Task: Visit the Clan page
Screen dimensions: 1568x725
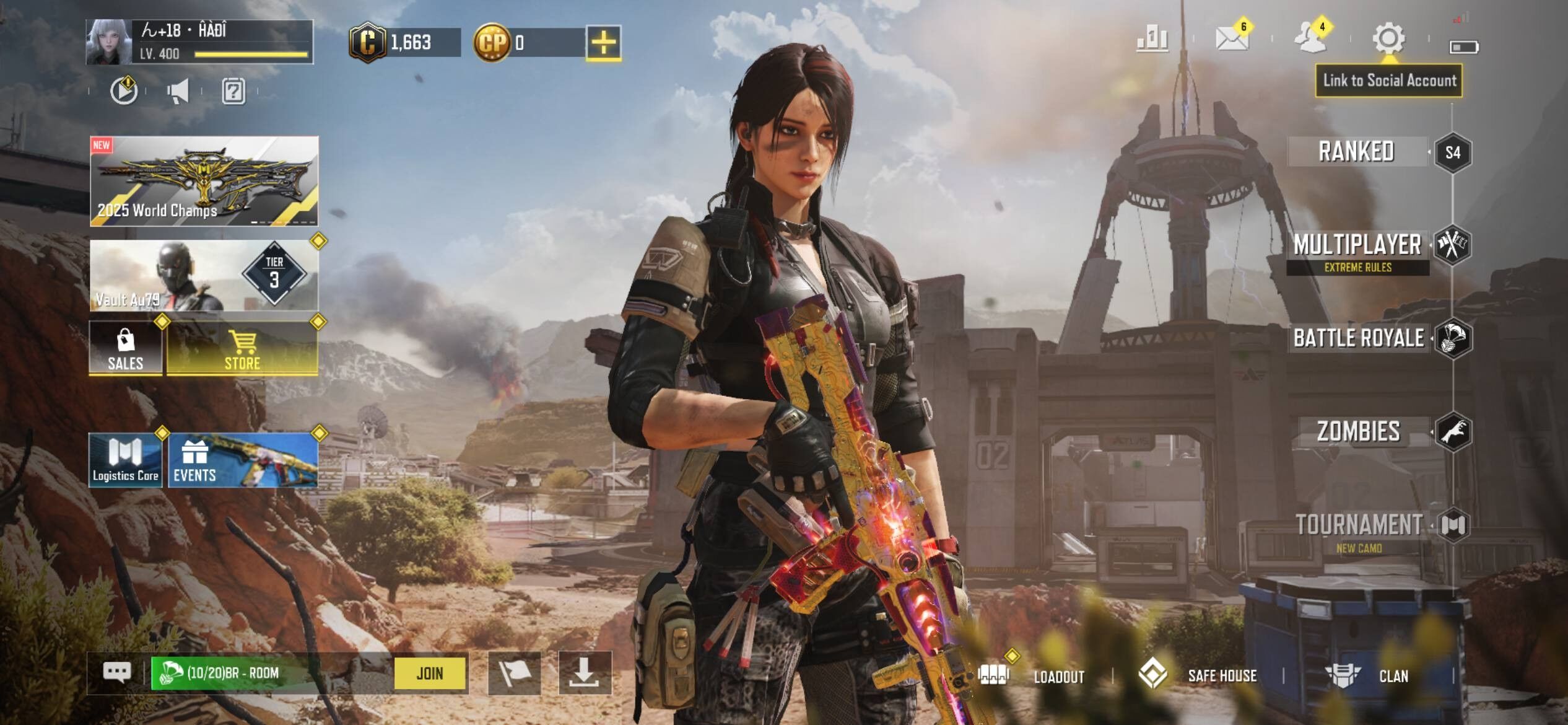Action: 1370,675
